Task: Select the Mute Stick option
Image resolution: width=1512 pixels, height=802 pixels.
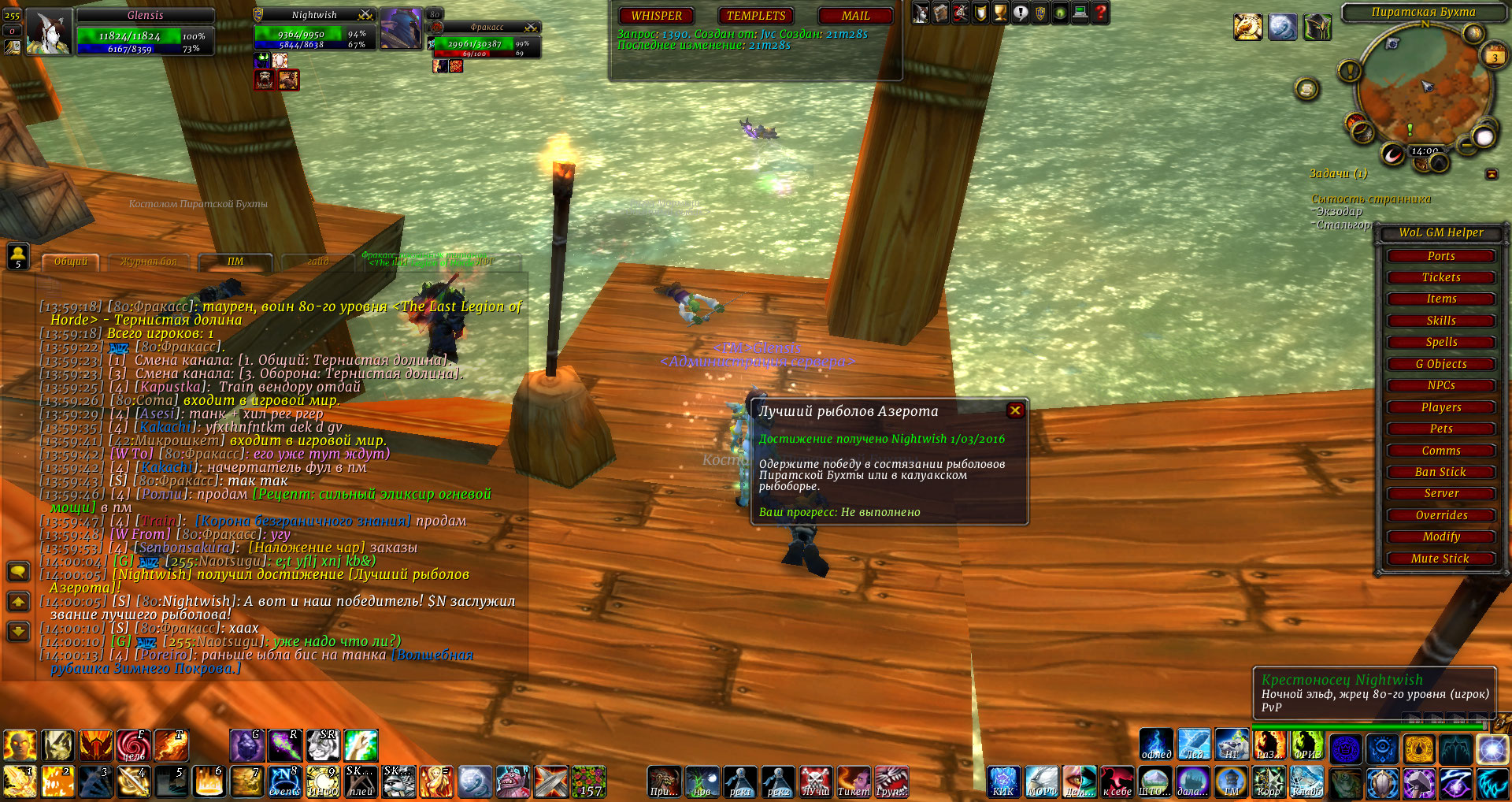Action: 1440,559
